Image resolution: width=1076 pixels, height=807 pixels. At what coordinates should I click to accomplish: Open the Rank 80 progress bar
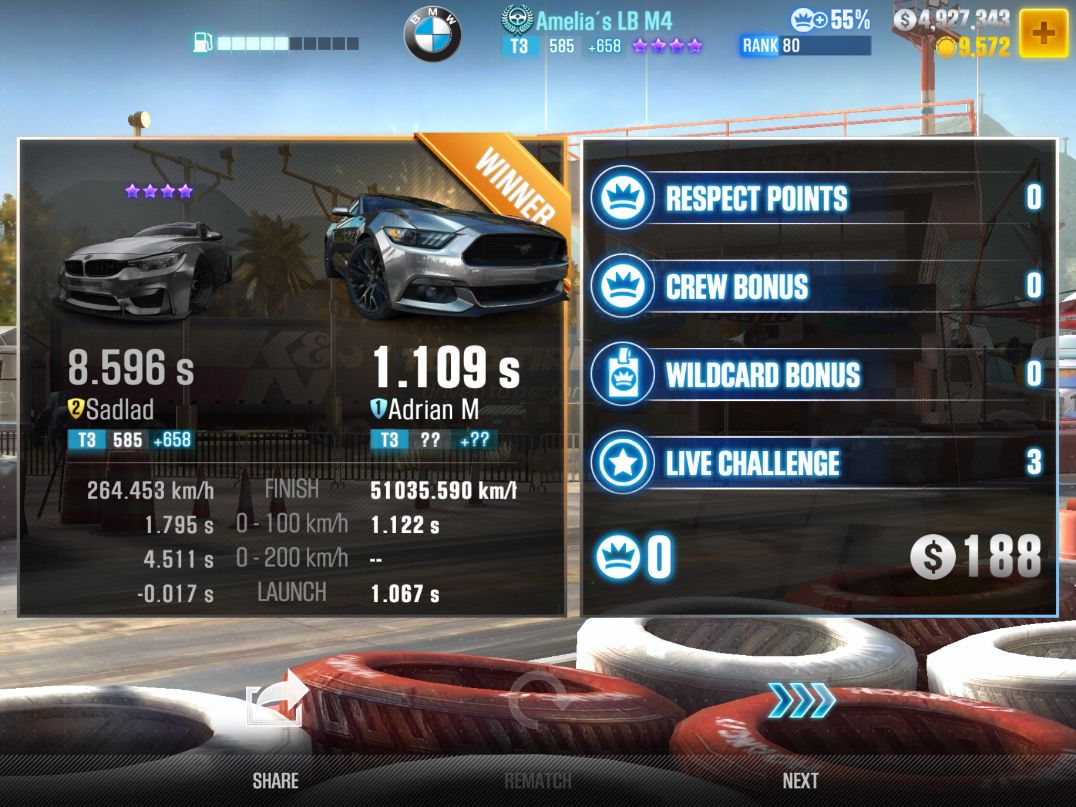(805, 46)
